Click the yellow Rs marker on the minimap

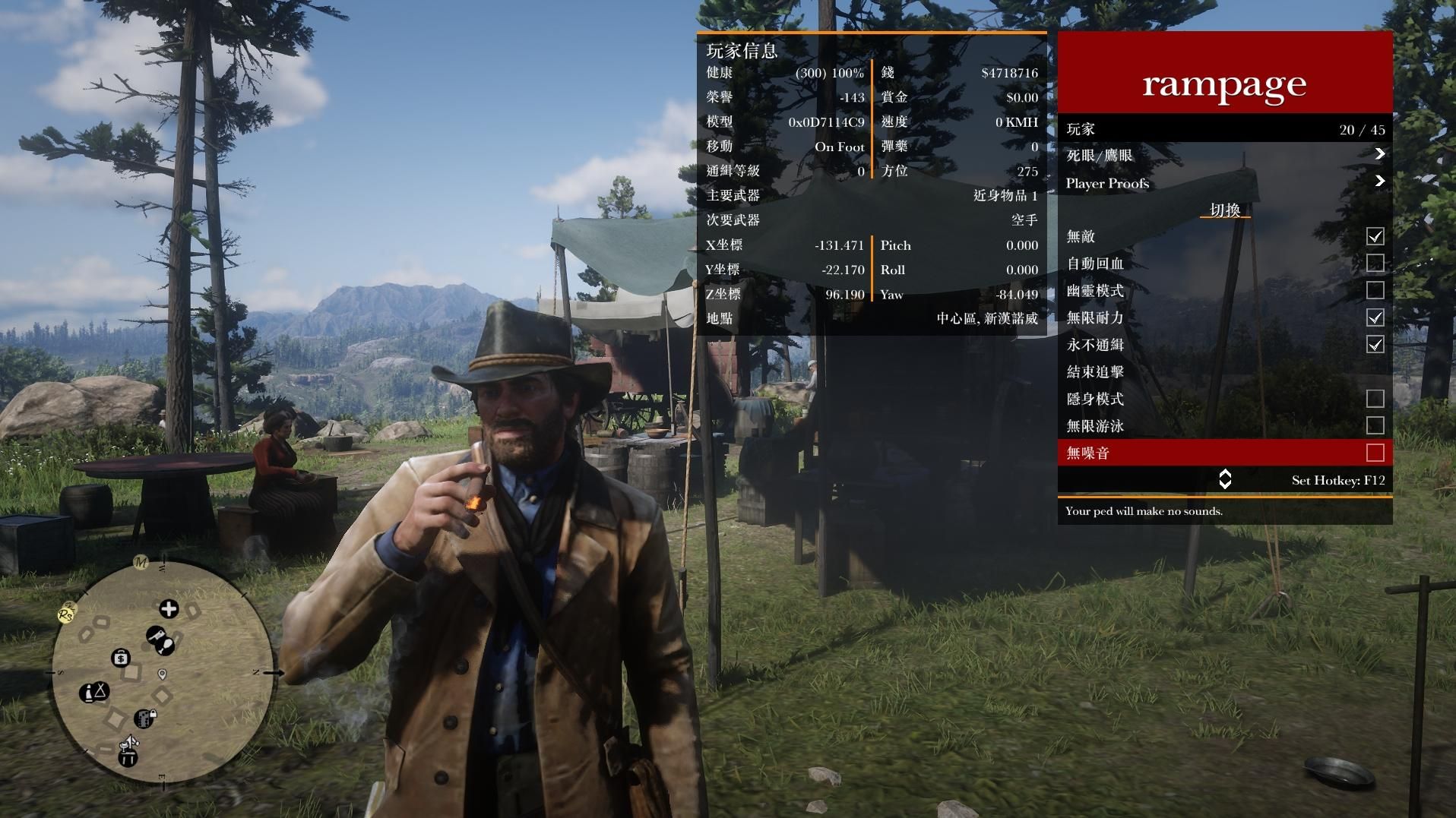click(66, 613)
